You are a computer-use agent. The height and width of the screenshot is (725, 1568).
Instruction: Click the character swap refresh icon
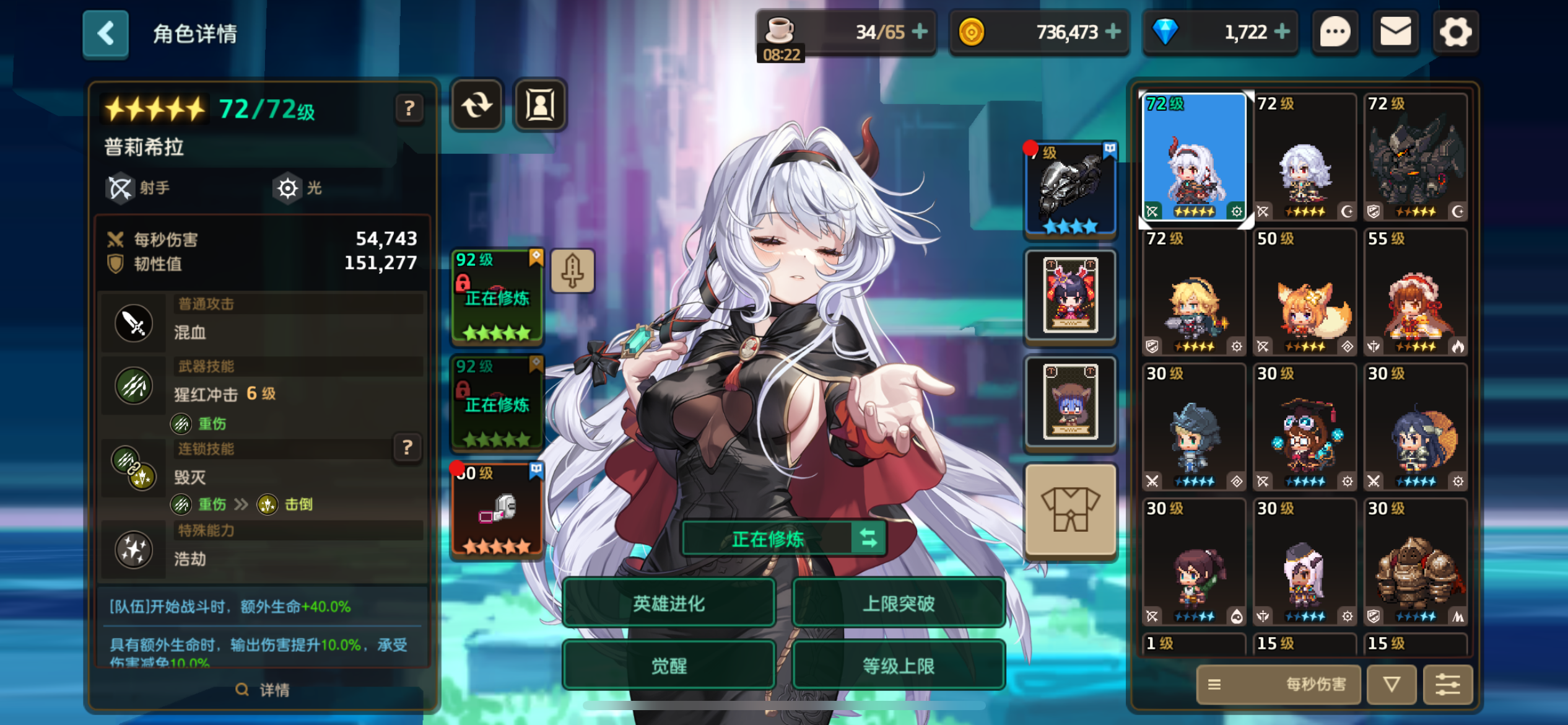click(x=476, y=105)
